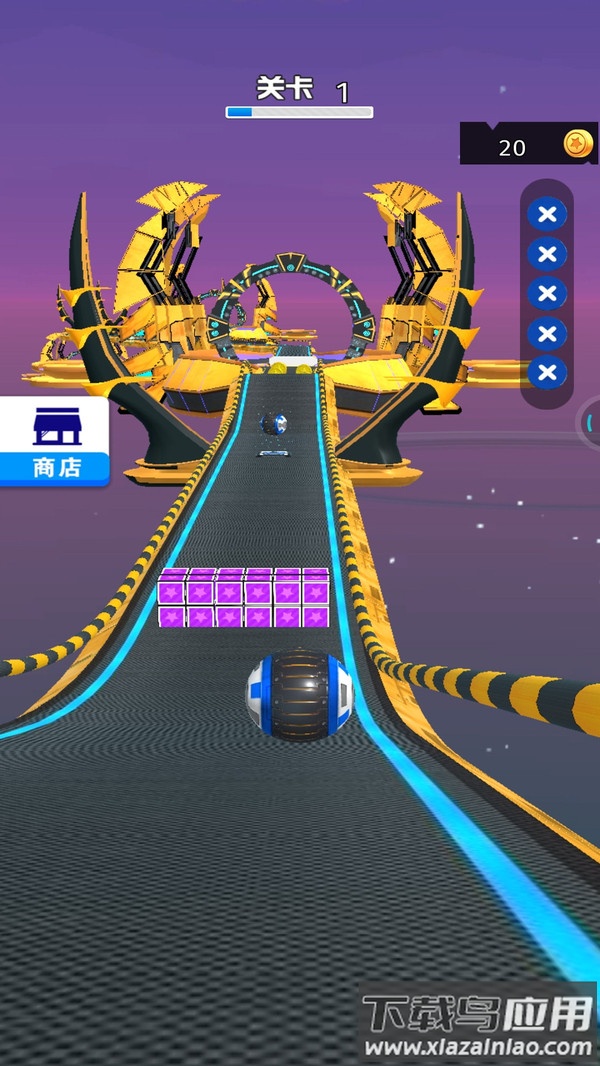This screenshot has height=1066, width=600.
Task: Tap the gold coin icon
Action: (577, 144)
